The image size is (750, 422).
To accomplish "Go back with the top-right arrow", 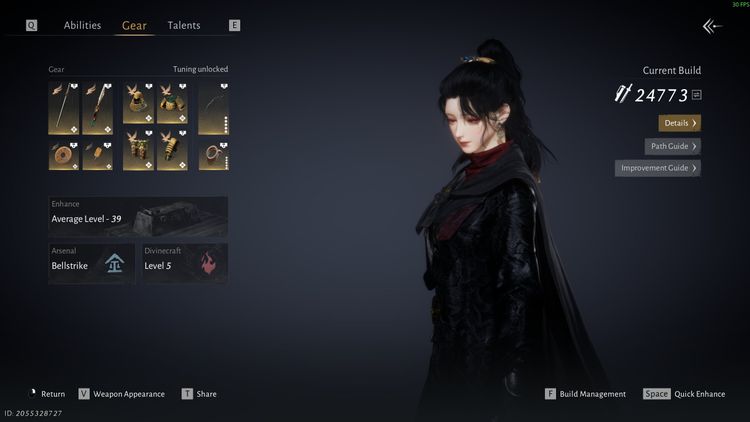I will (x=712, y=27).
